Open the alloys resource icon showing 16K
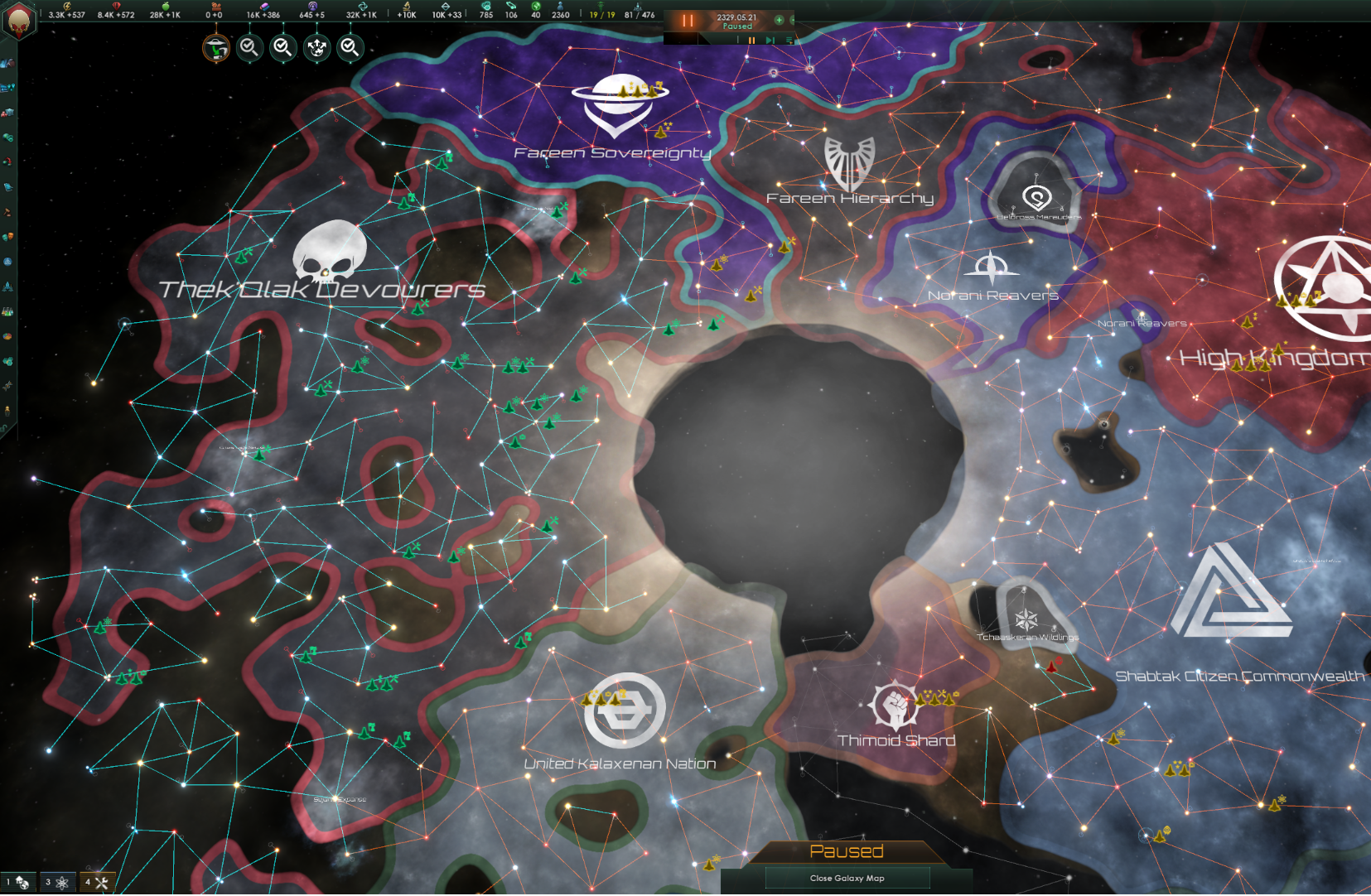This screenshot has width=1371, height=896. pyautogui.click(x=265, y=7)
